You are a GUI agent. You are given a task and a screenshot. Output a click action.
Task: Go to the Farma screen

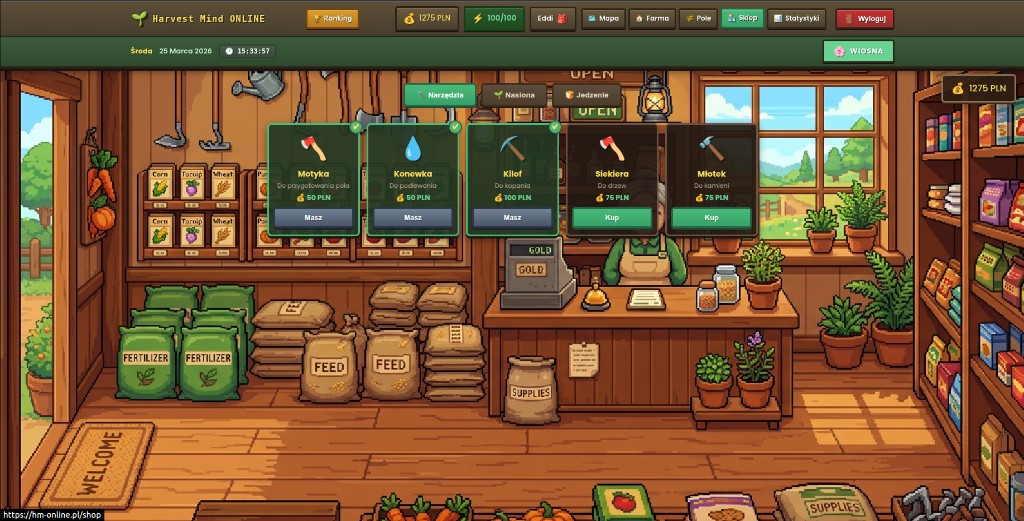point(651,18)
